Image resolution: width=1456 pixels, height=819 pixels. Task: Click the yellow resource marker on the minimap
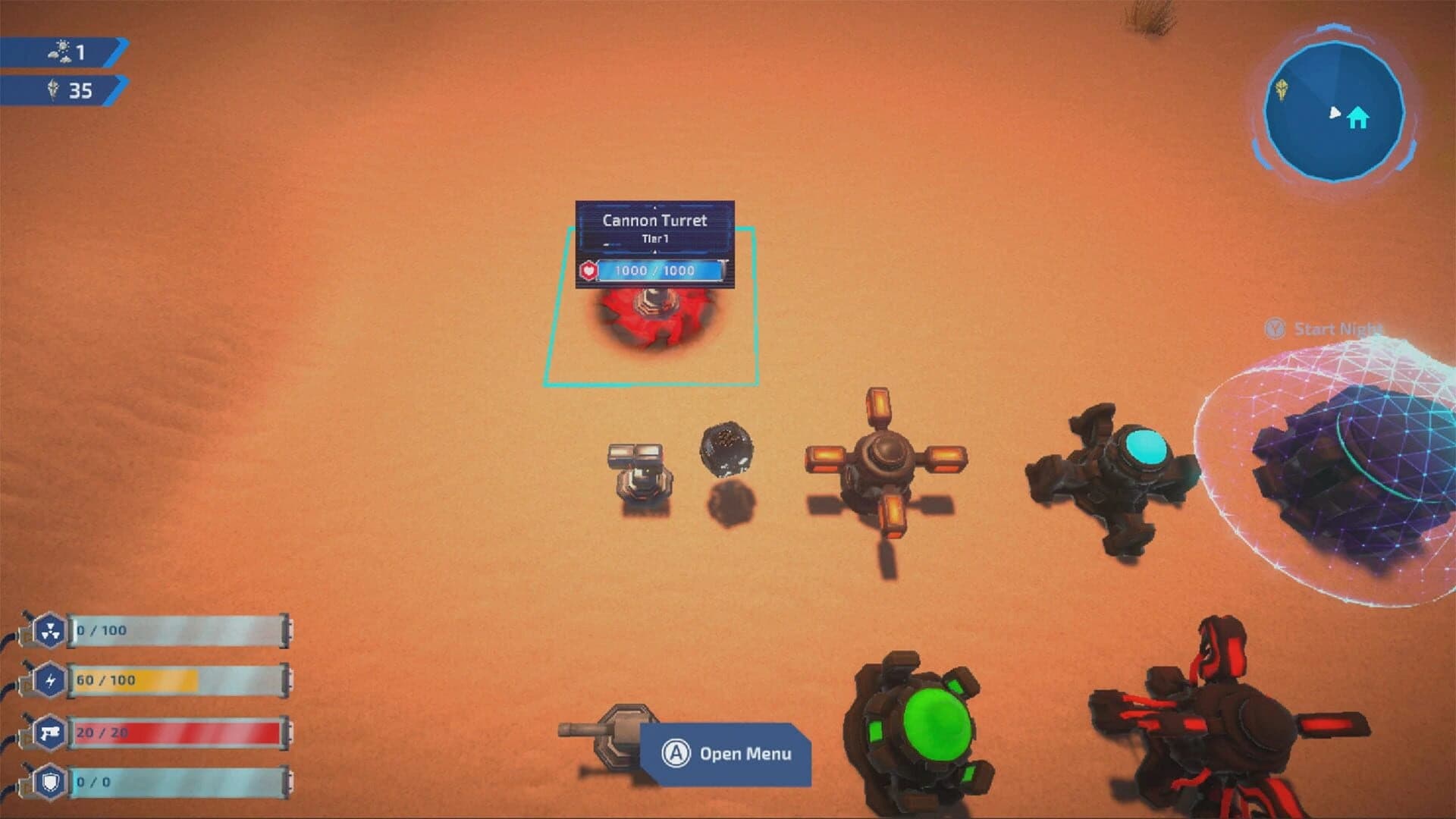pos(1282,89)
